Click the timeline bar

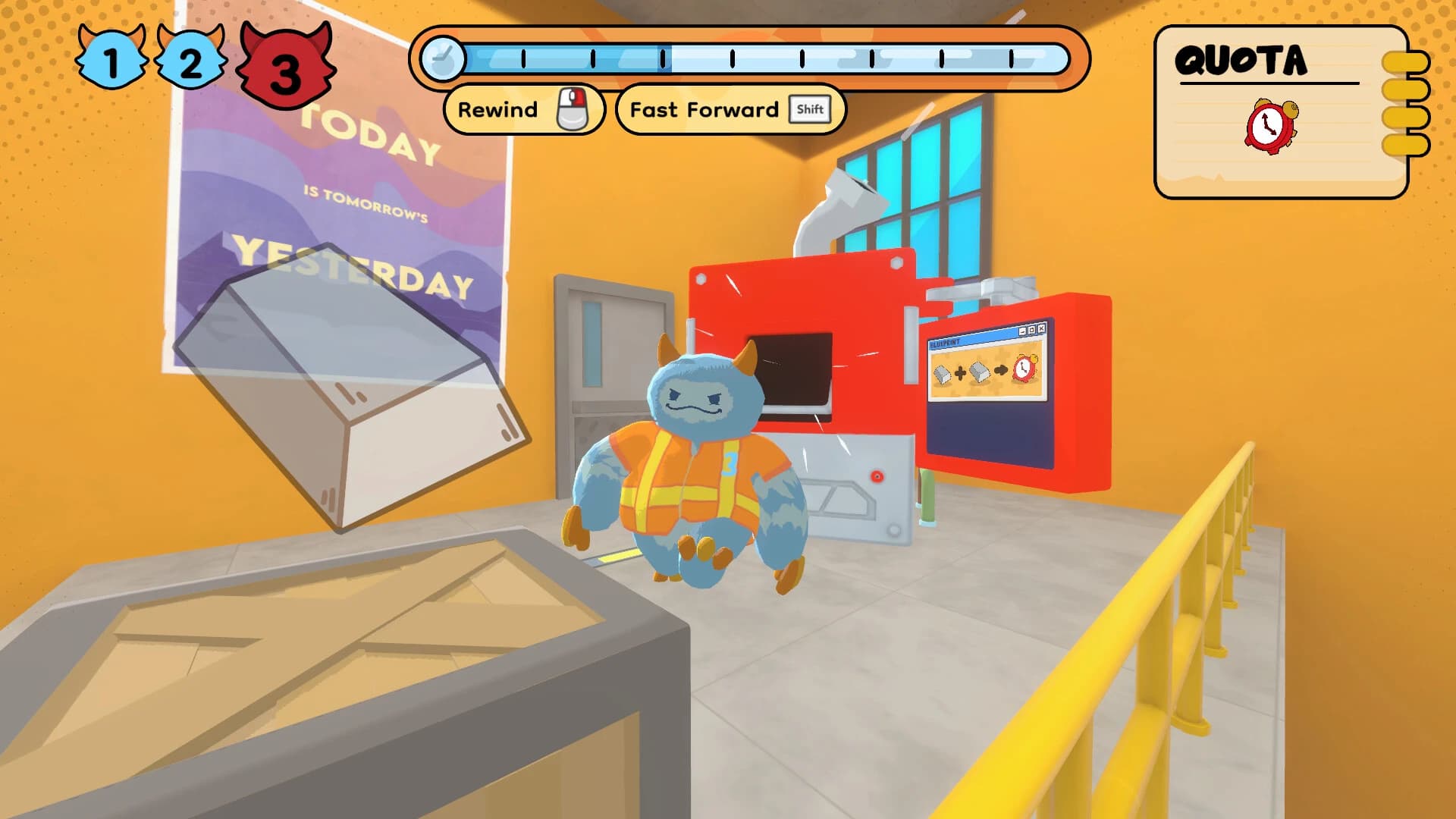pyautogui.click(x=766, y=58)
